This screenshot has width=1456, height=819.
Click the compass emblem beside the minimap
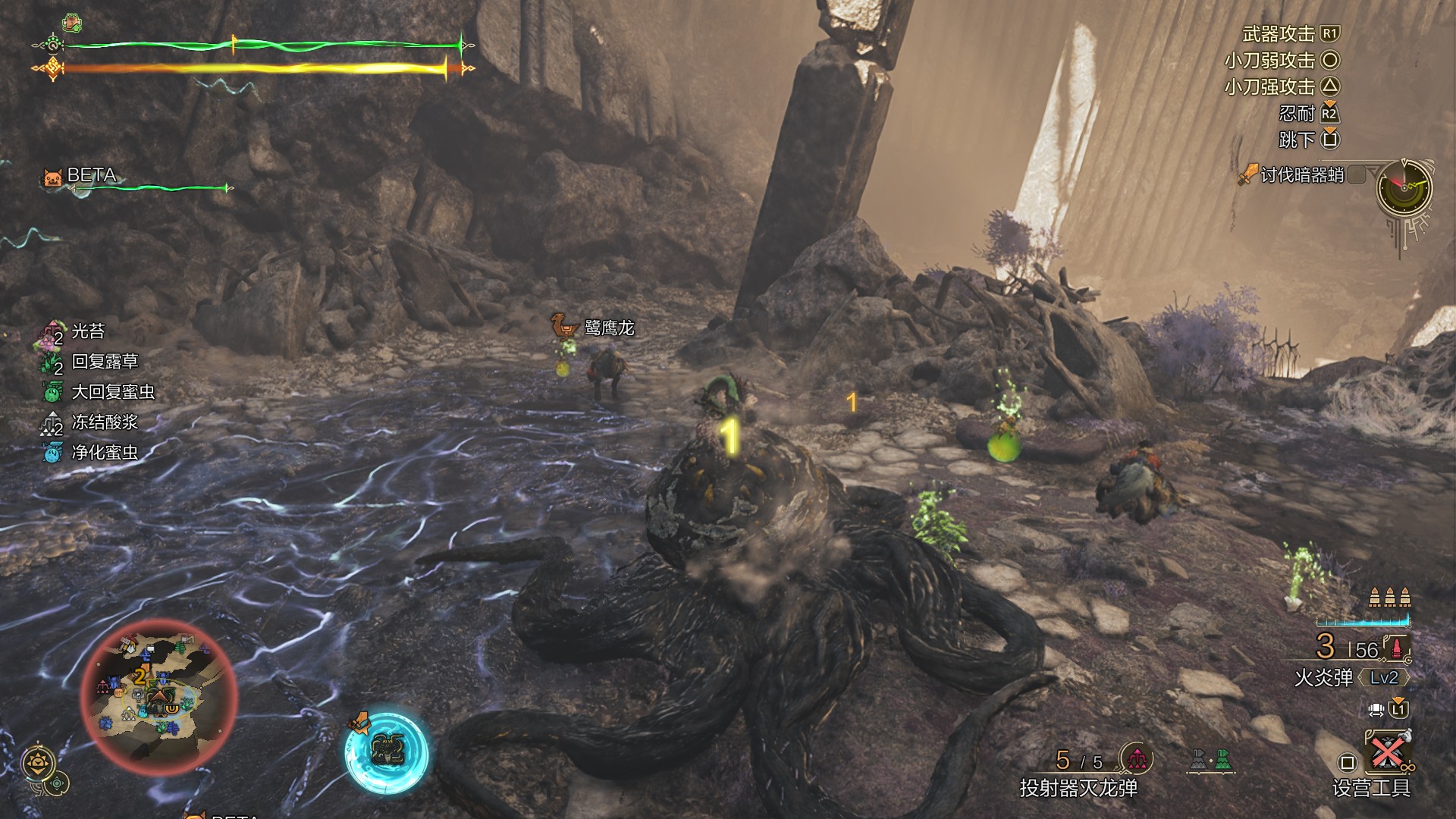[x=38, y=763]
